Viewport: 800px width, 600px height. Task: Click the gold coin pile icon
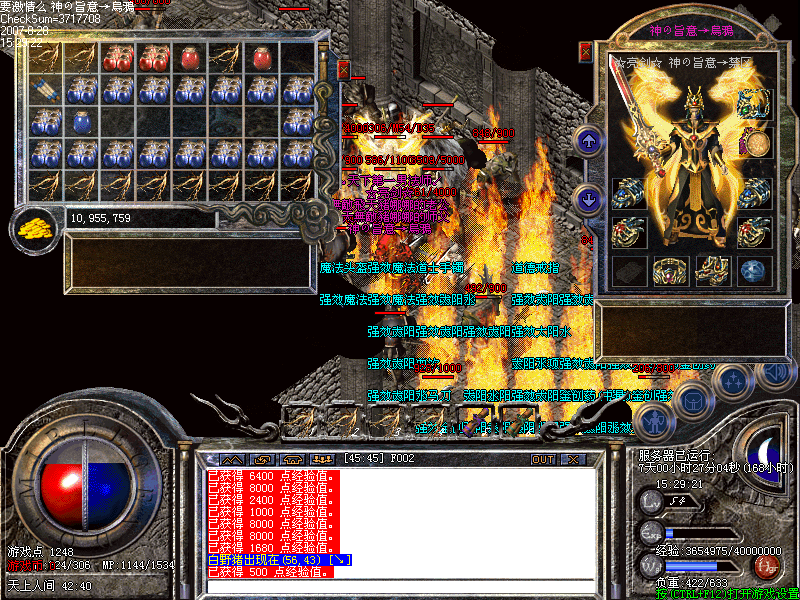pyautogui.click(x=35, y=227)
